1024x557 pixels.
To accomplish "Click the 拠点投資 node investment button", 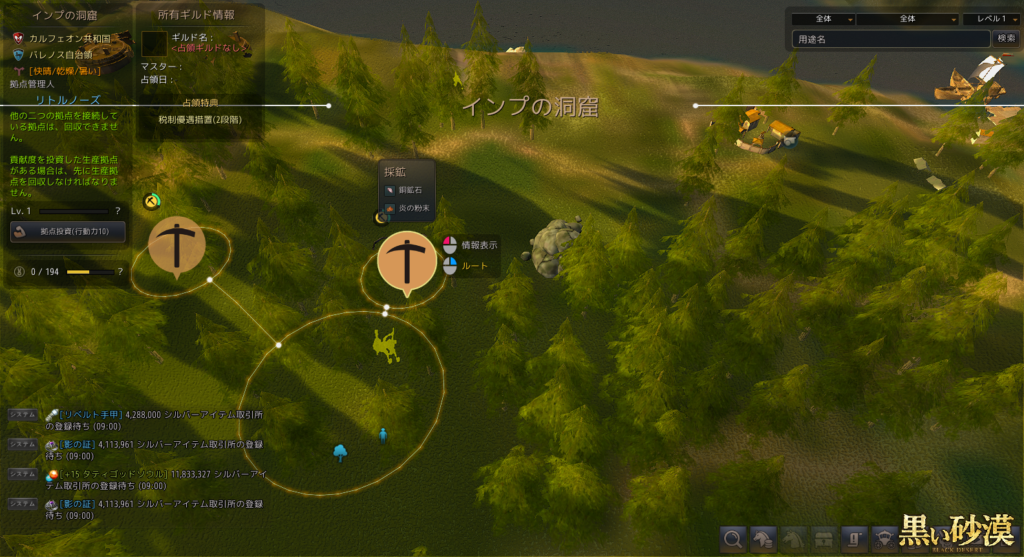I will pyautogui.click(x=68, y=232).
